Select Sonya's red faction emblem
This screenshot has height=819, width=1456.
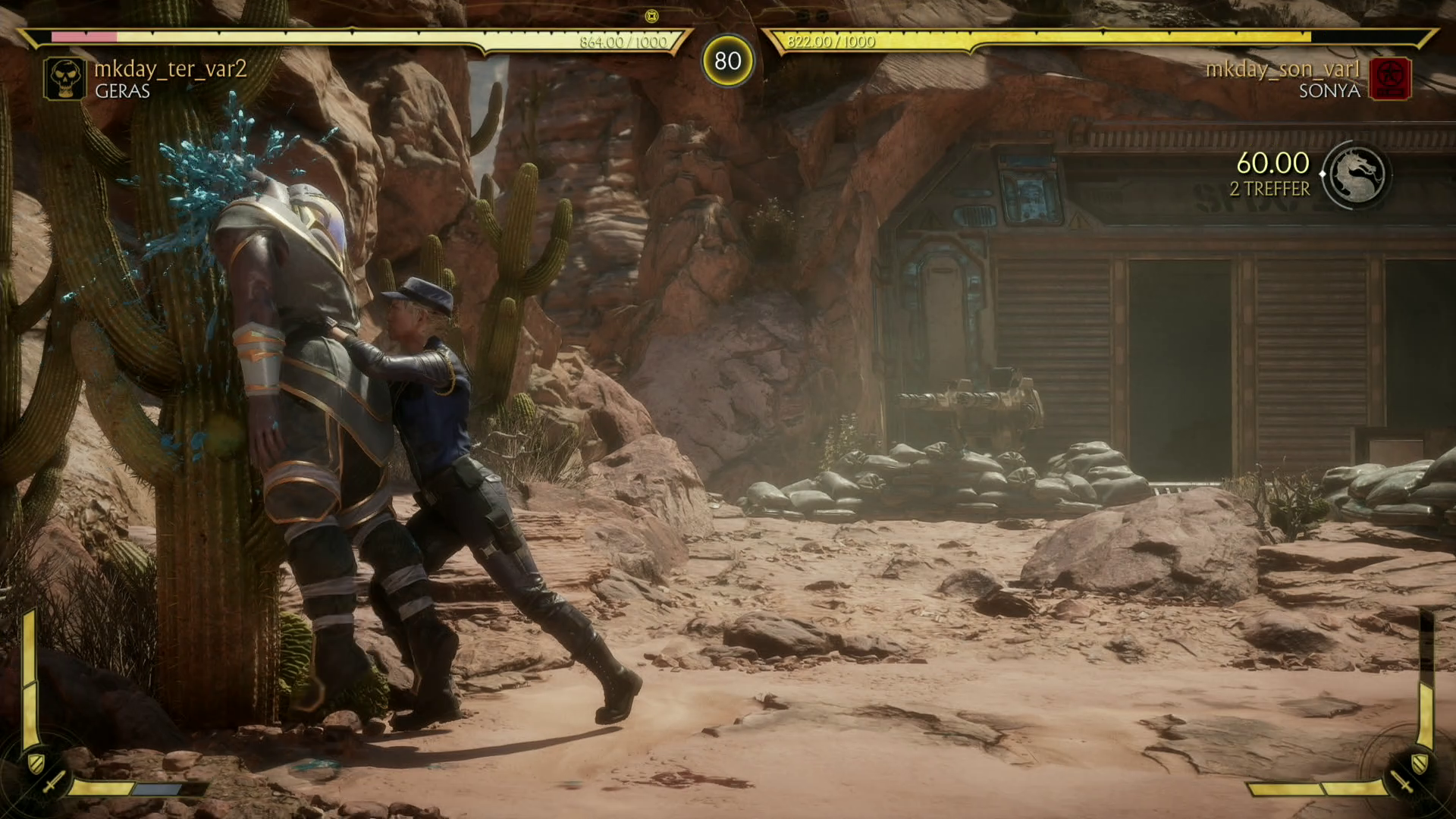click(1390, 79)
